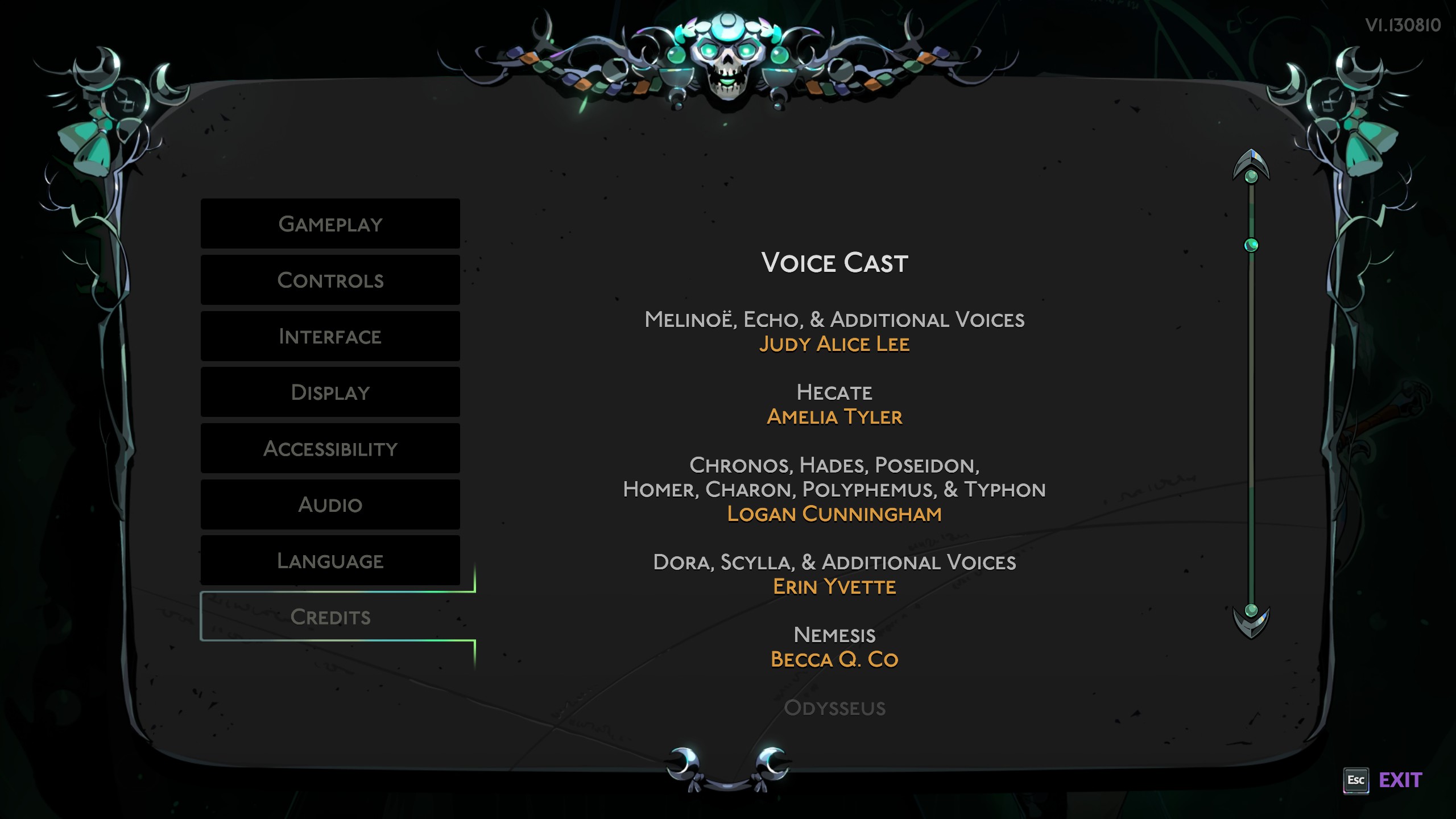Show the Display options
Screen dimensions: 1456x819
tap(330, 392)
